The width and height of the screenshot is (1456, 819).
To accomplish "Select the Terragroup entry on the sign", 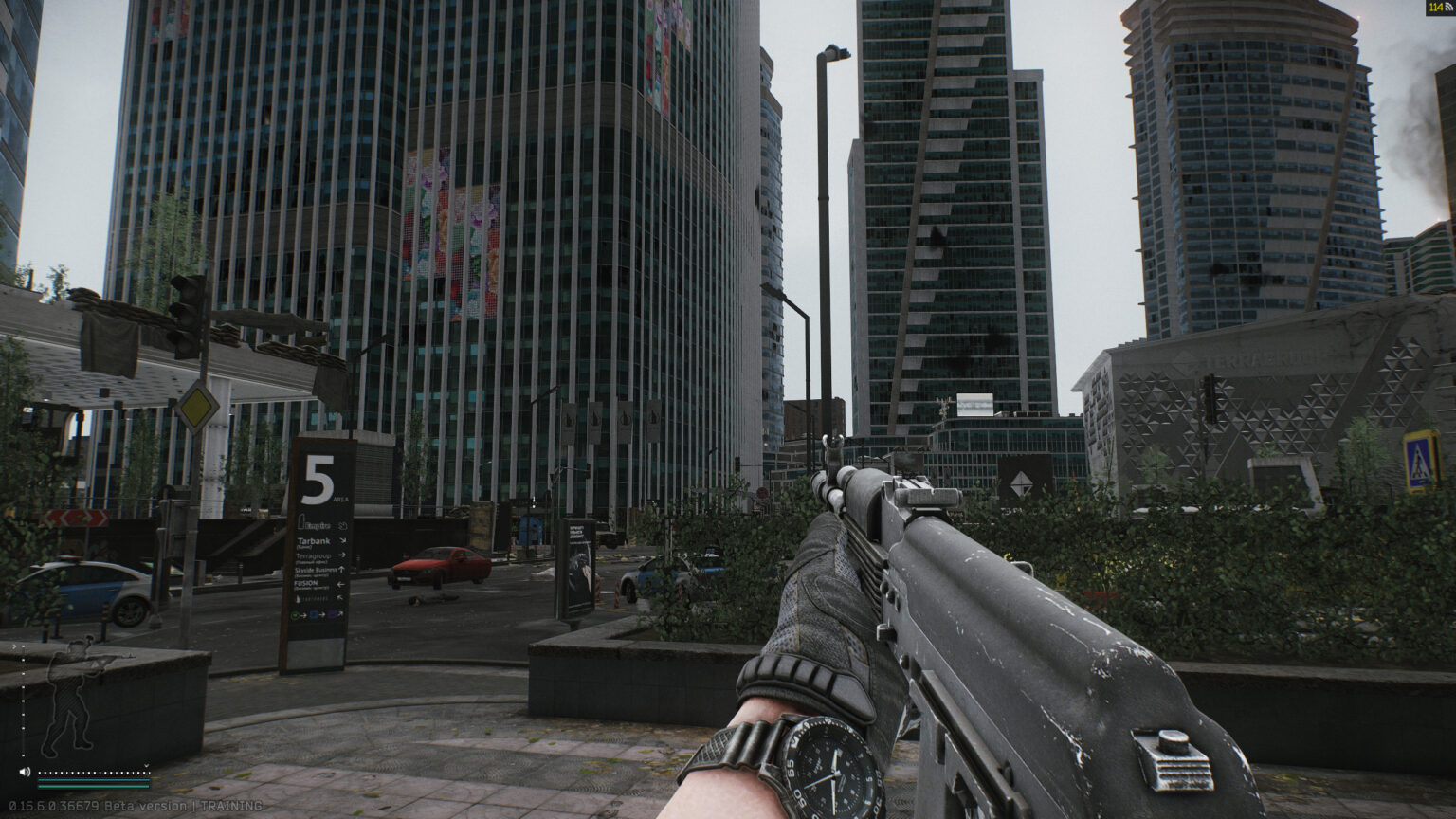I will [312, 555].
